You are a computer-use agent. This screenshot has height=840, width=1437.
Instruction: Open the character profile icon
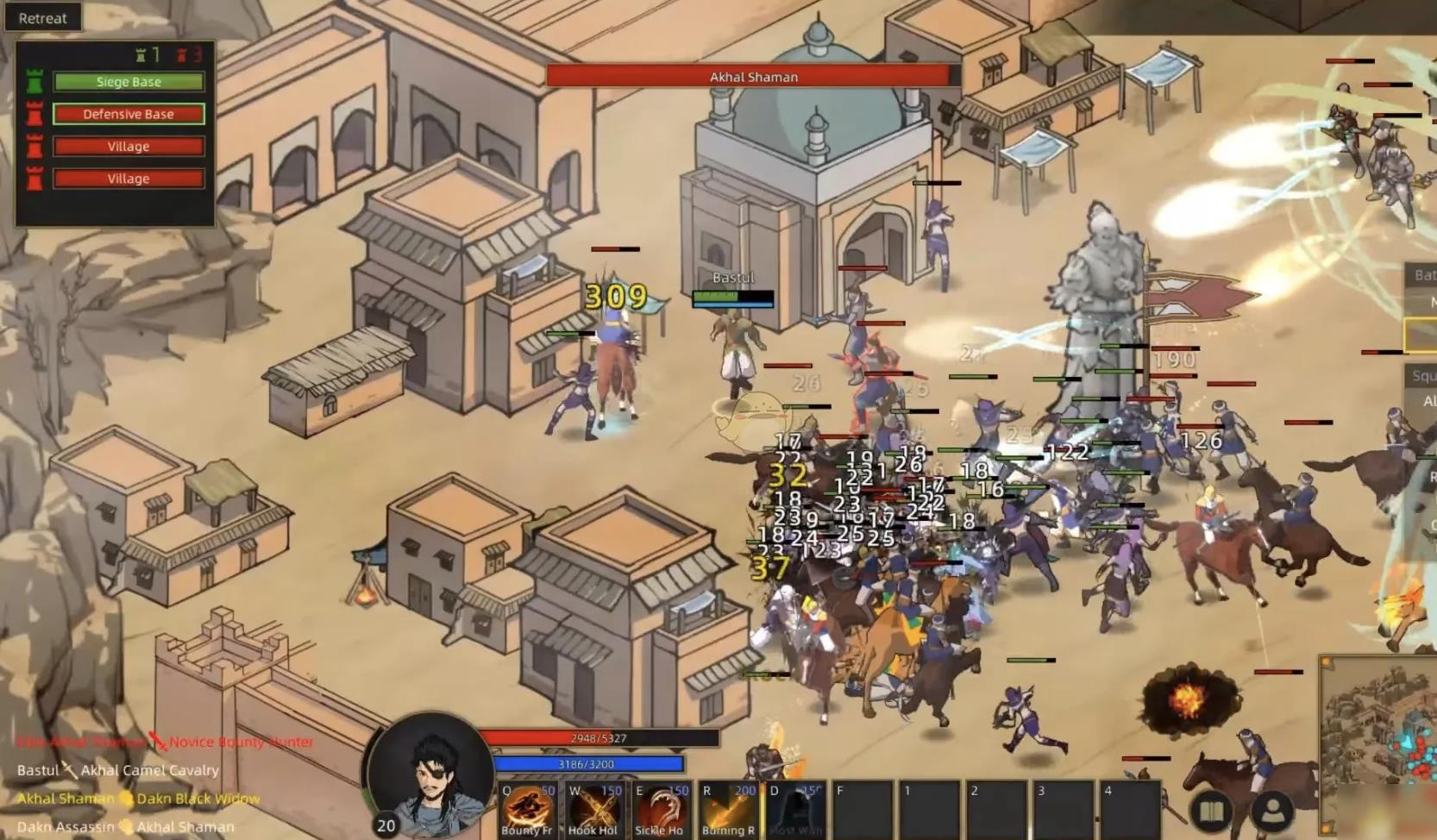[1273, 812]
